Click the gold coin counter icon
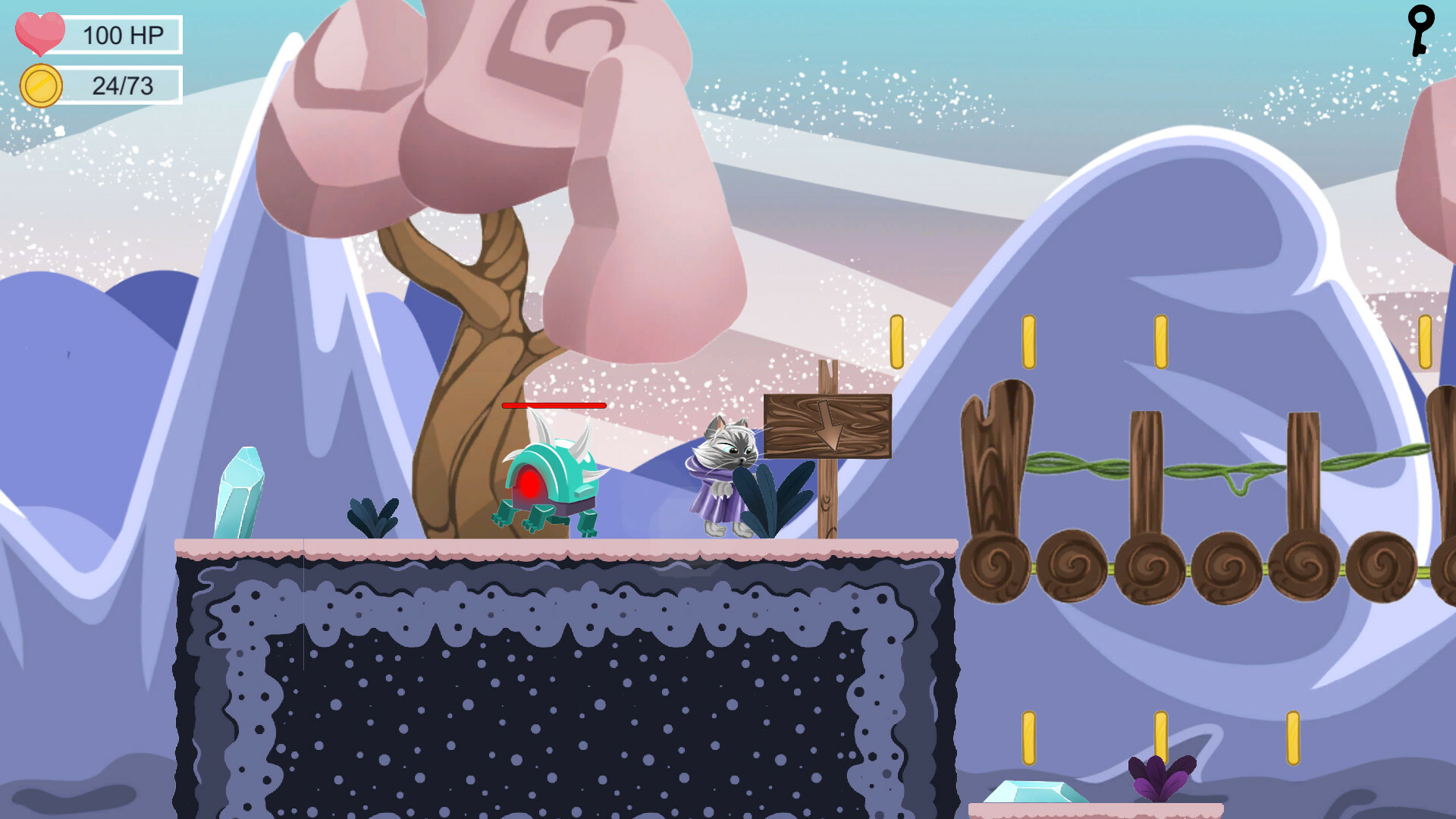This screenshot has height=819, width=1456. pos(42,85)
